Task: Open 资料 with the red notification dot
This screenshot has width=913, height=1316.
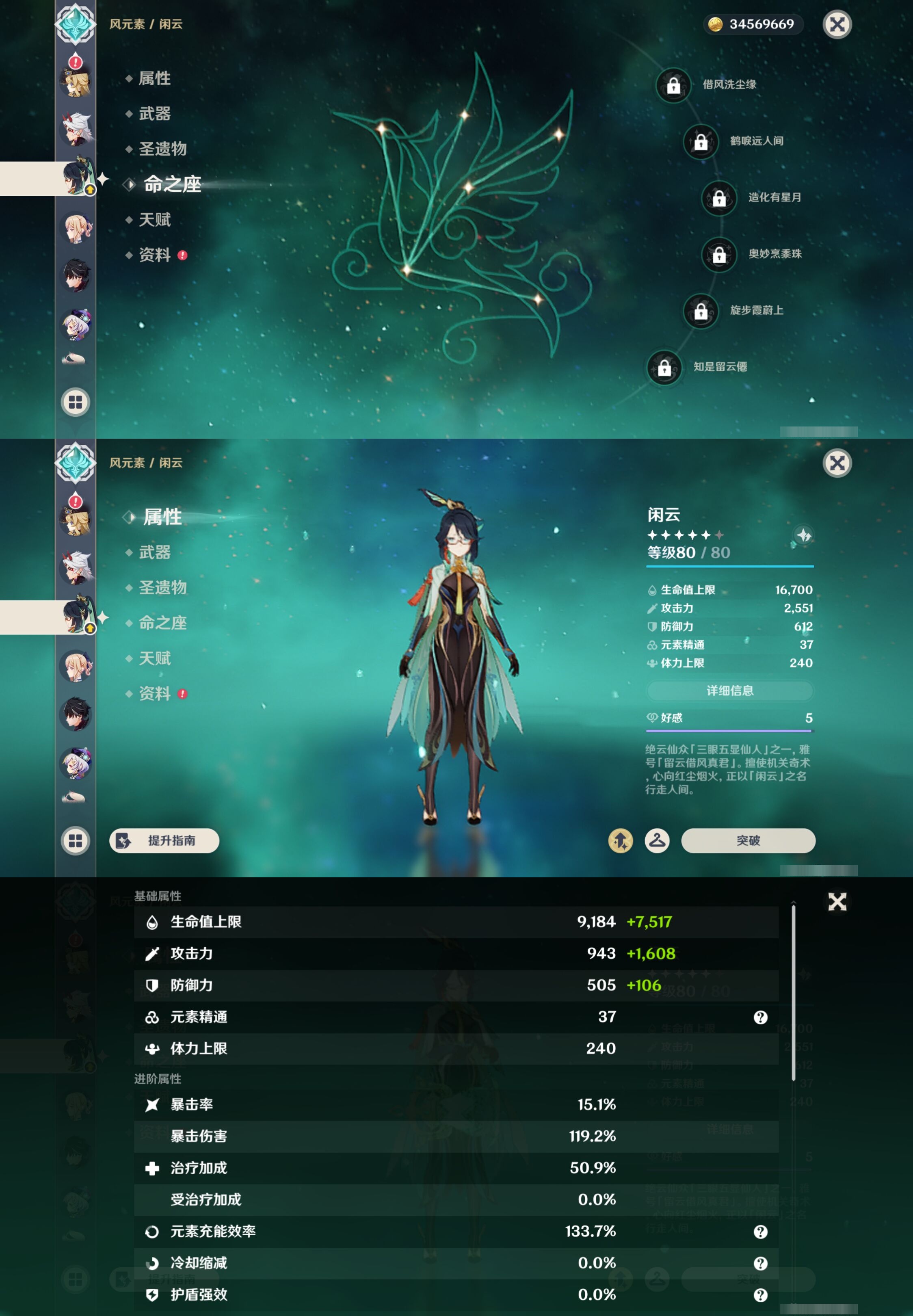Action: [155, 694]
